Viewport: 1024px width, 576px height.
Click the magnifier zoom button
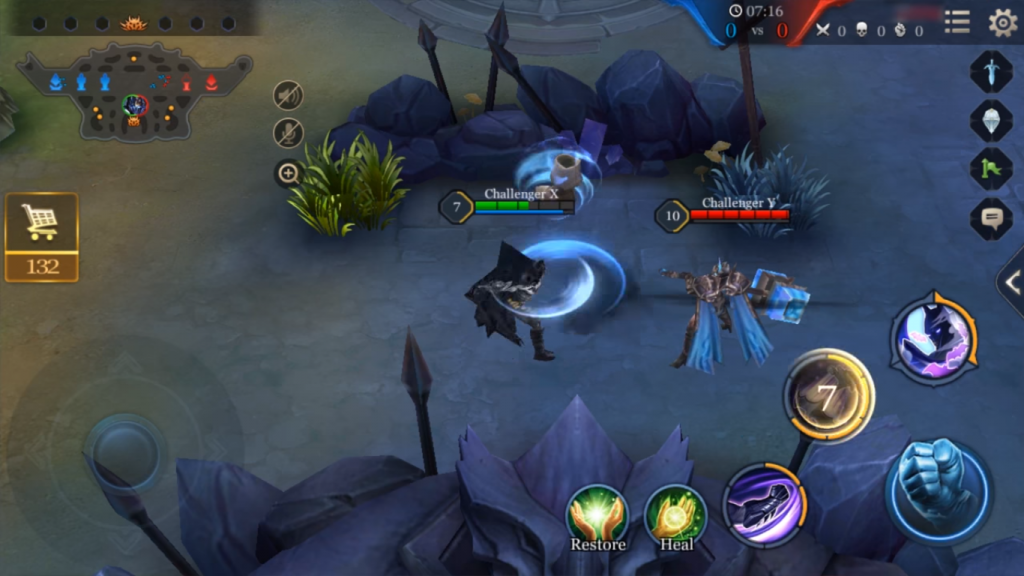tap(288, 174)
